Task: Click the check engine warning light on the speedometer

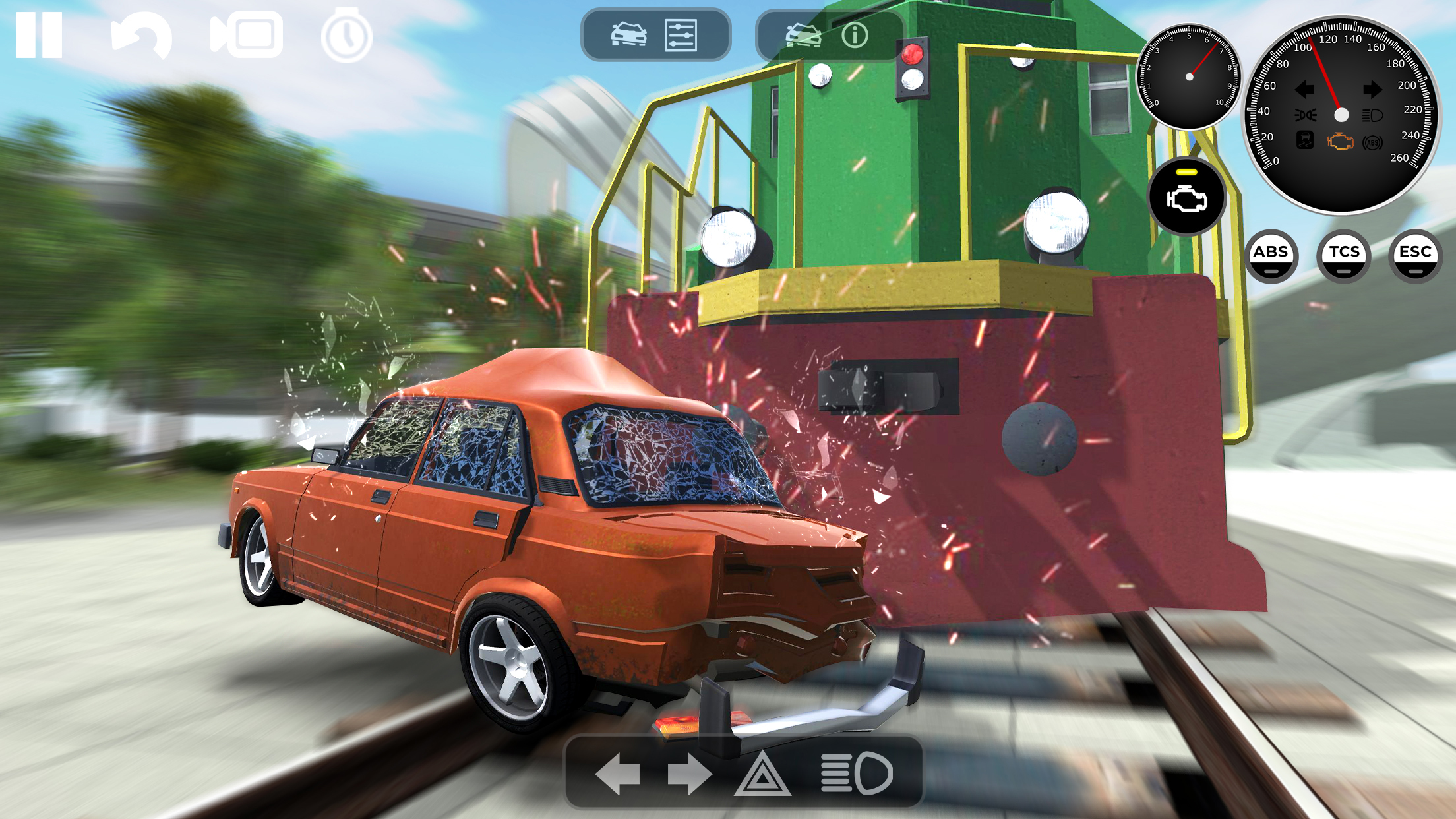Action: [x=1341, y=142]
